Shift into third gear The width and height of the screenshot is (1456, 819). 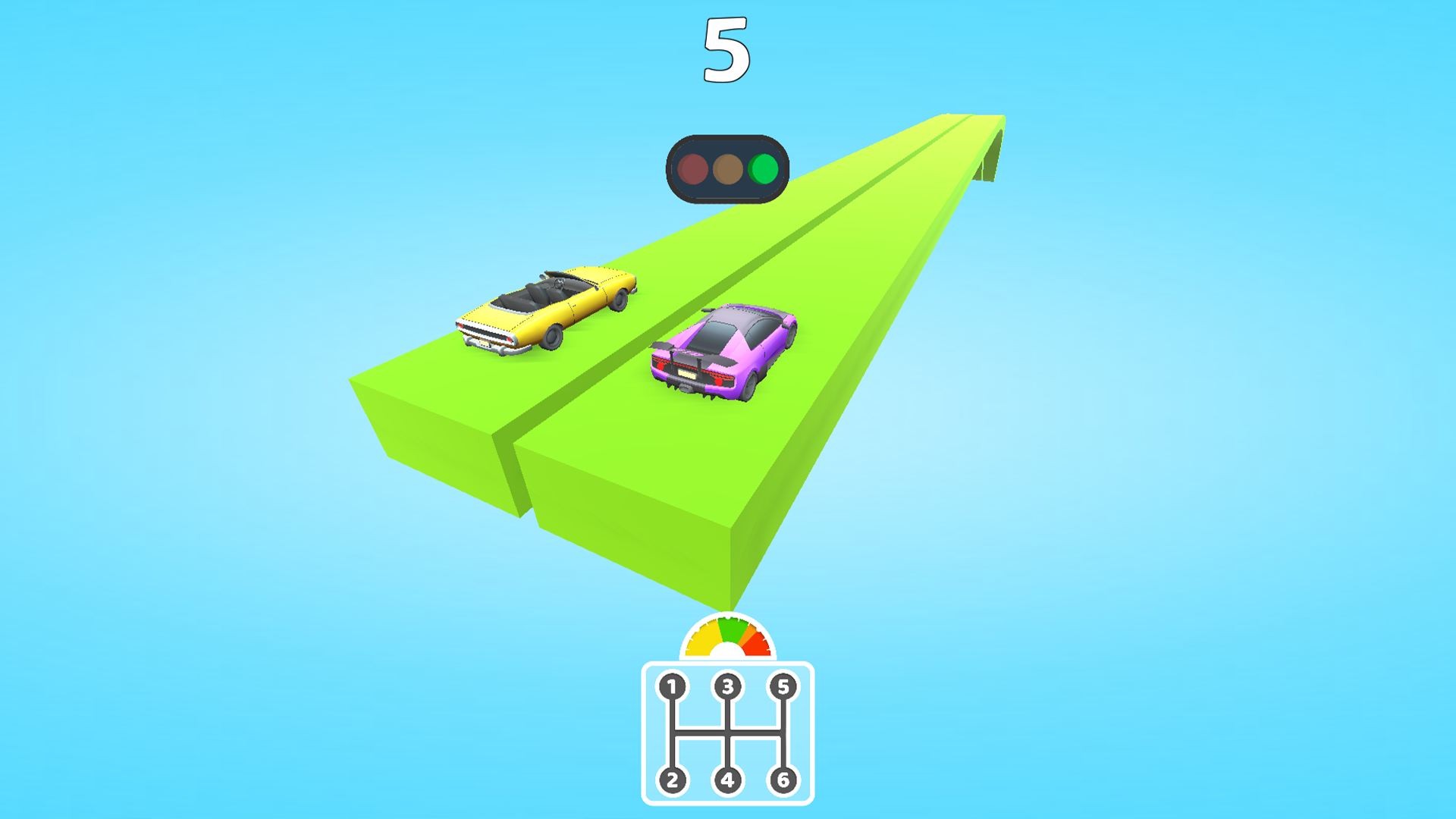pyautogui.click(x=728, y=685)
